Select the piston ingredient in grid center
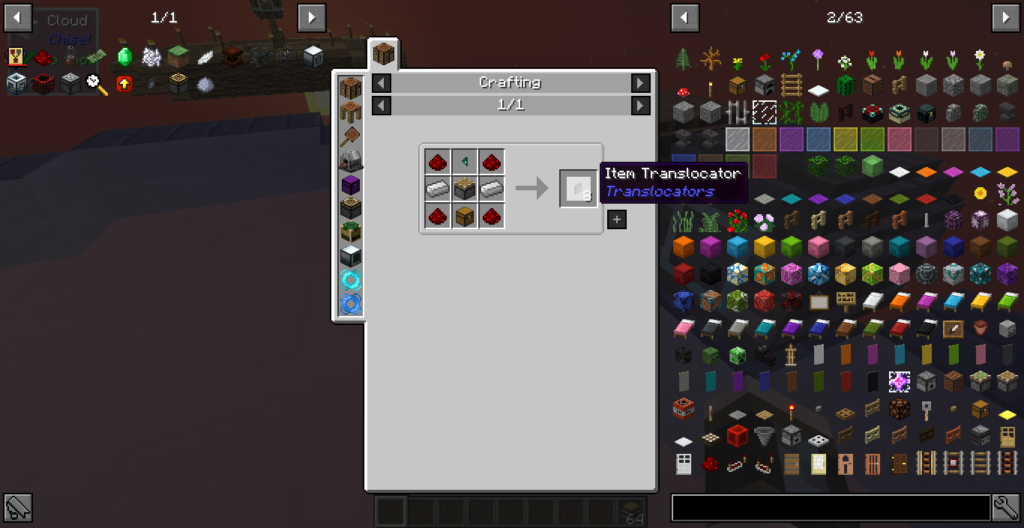This screenshot has width=1024, height=528. (x=464, y=188)
